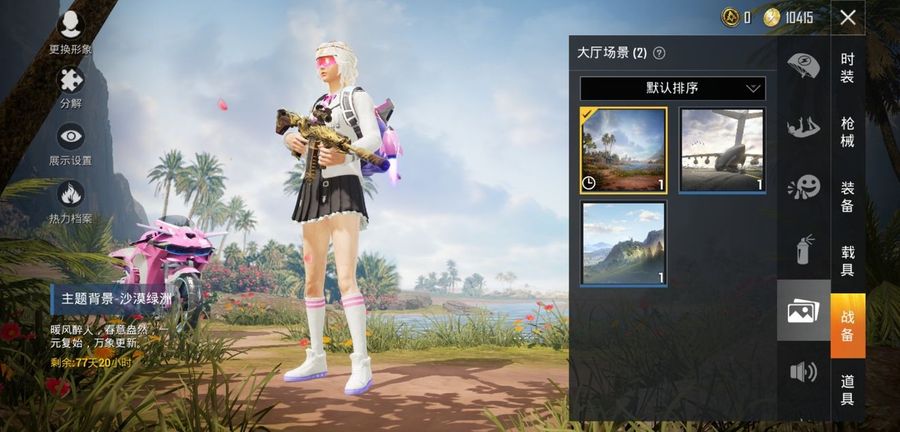Choose the cargo plane lobby scene thumbnail
The image size is (900, 432).
722,150
